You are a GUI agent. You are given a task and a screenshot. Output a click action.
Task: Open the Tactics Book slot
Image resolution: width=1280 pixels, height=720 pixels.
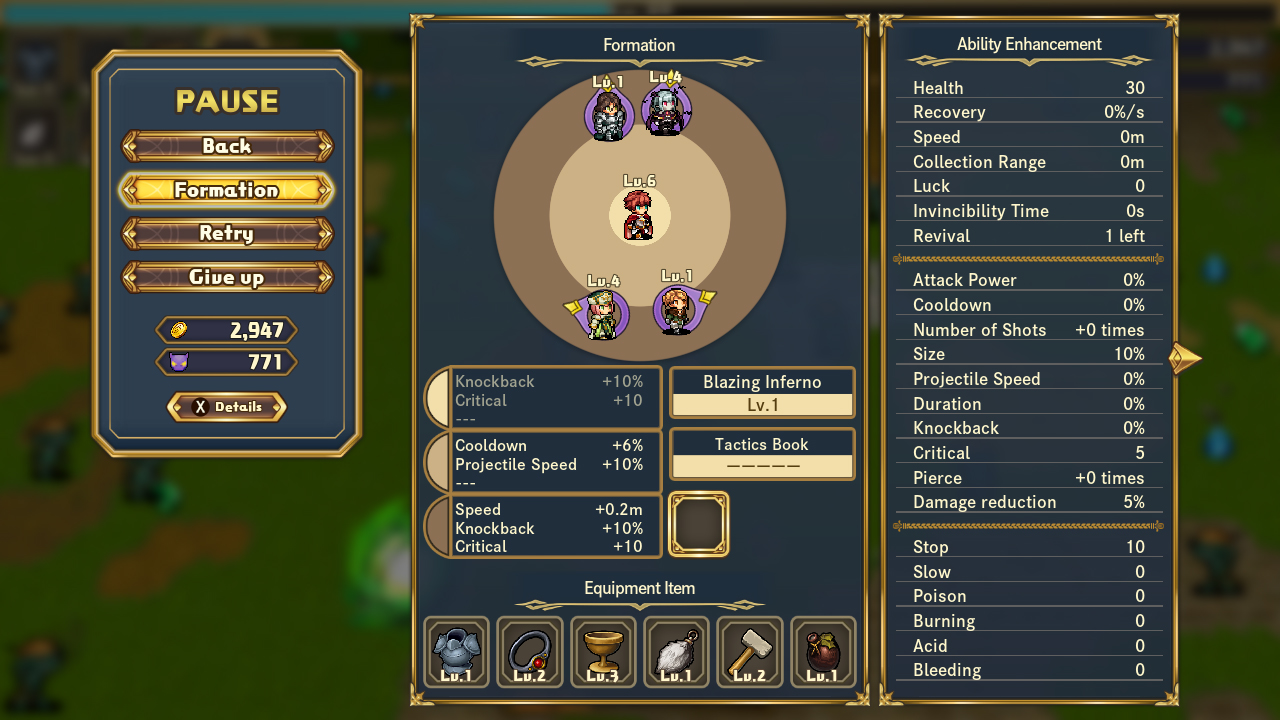click(x=762, y=454)
